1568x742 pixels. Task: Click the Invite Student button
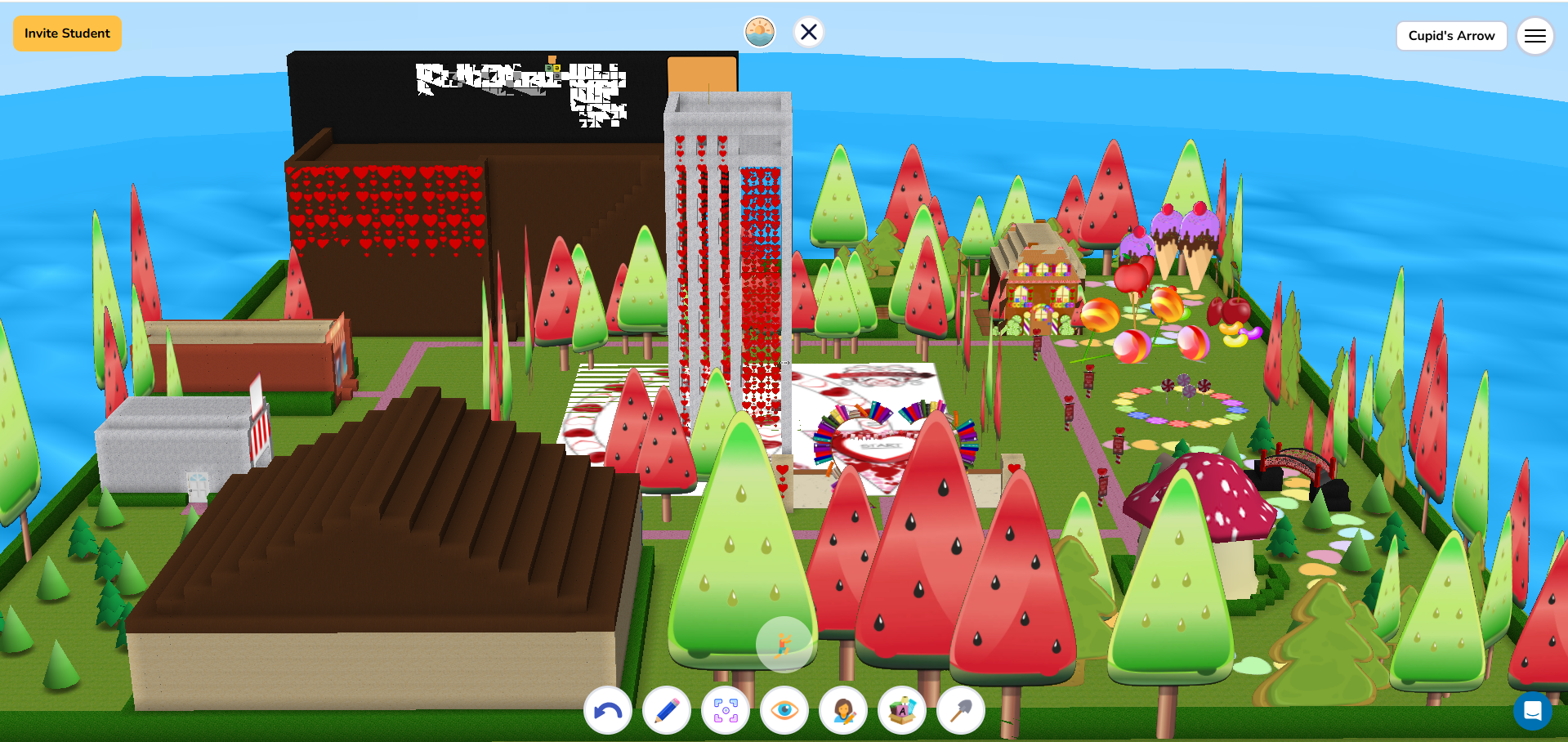(67, 34)
